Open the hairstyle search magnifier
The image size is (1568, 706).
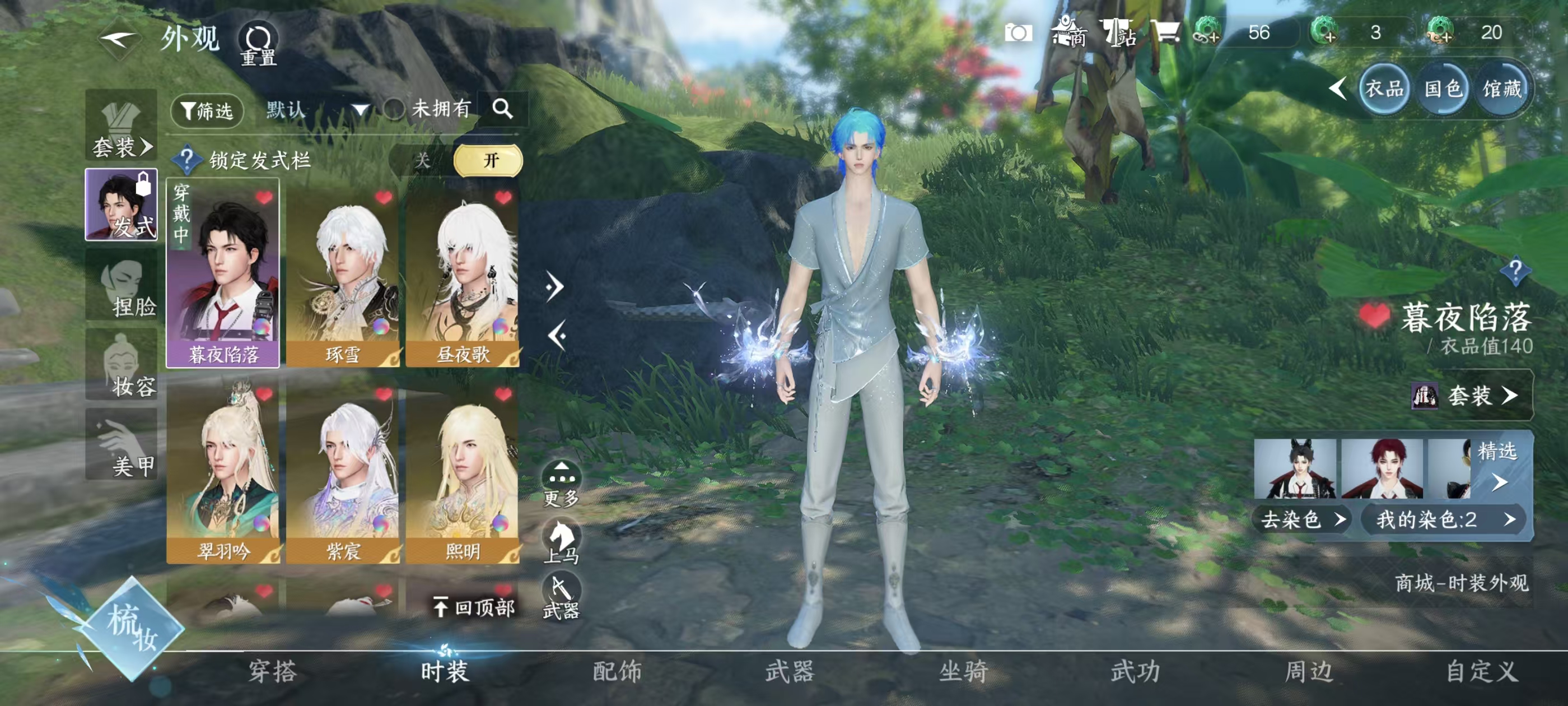coord(502,109)
